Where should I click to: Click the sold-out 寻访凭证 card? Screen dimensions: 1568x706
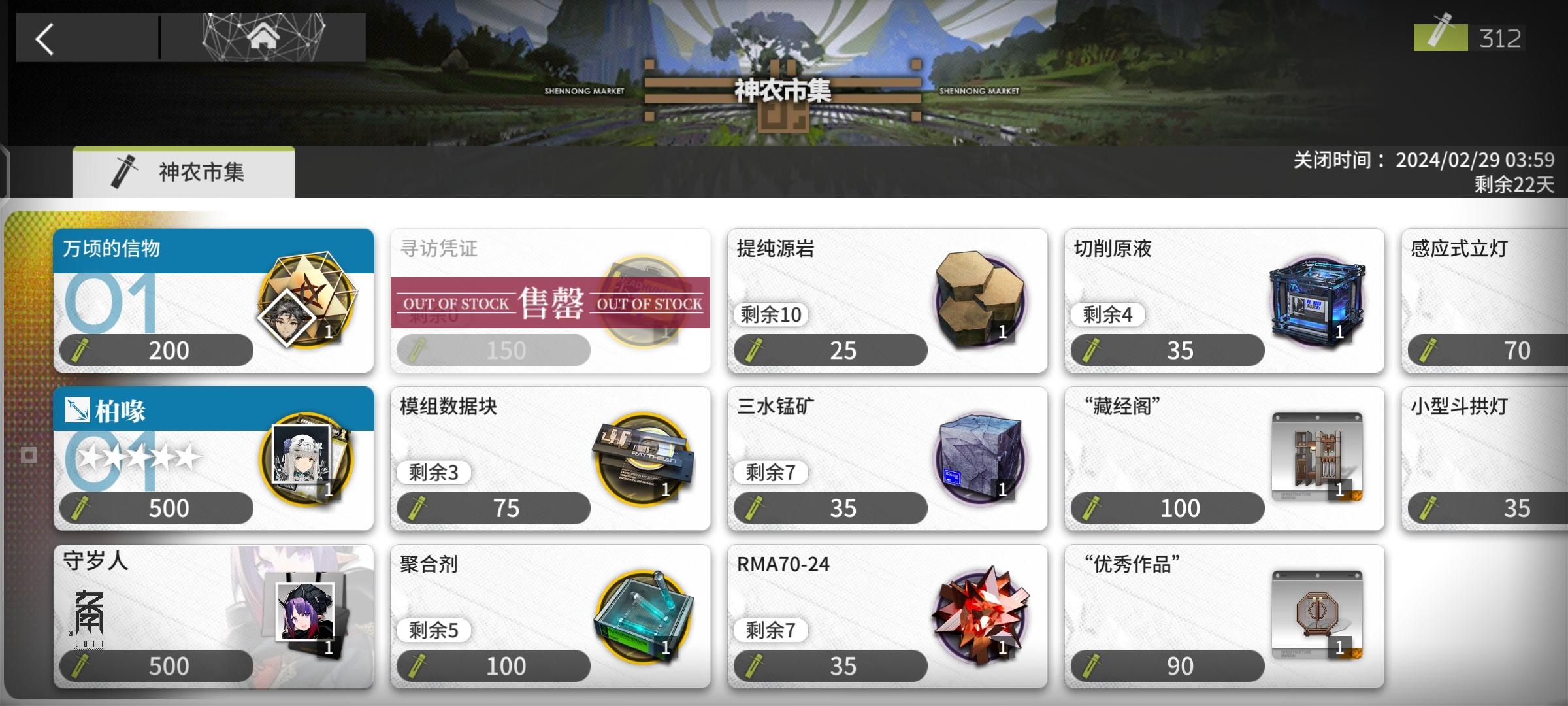549,301
